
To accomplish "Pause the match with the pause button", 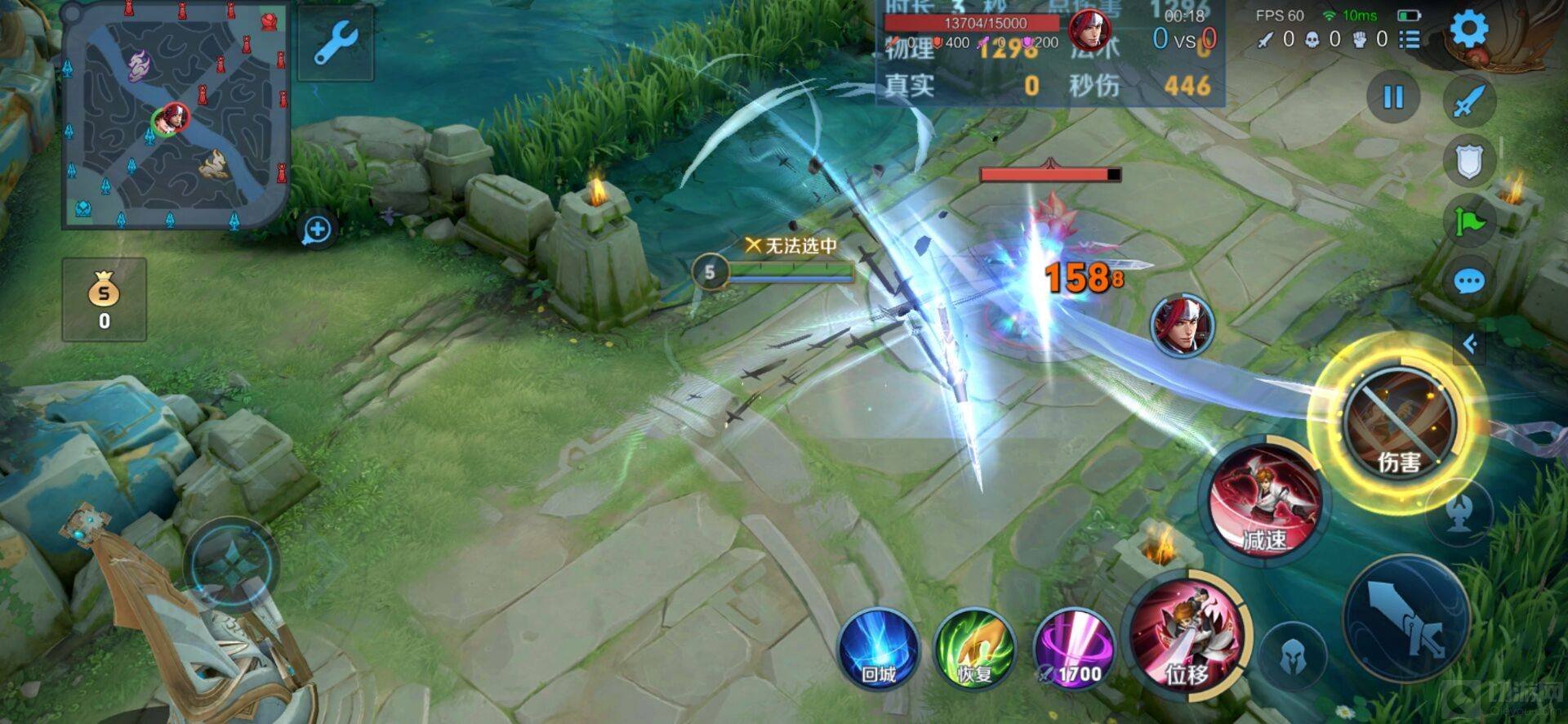I will tap(1393, 97).
